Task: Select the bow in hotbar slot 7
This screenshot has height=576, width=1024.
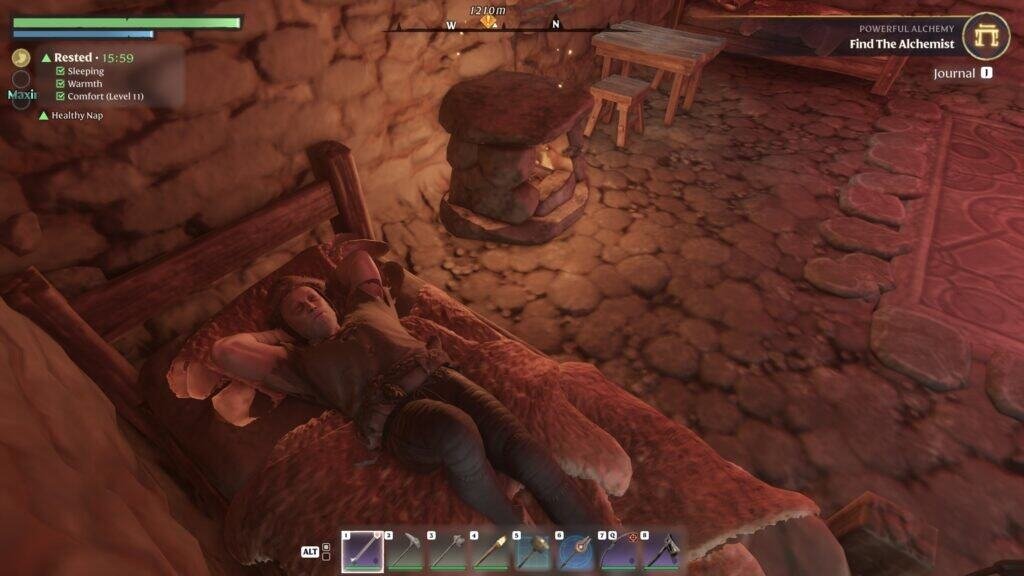Action: click(619, 550)
